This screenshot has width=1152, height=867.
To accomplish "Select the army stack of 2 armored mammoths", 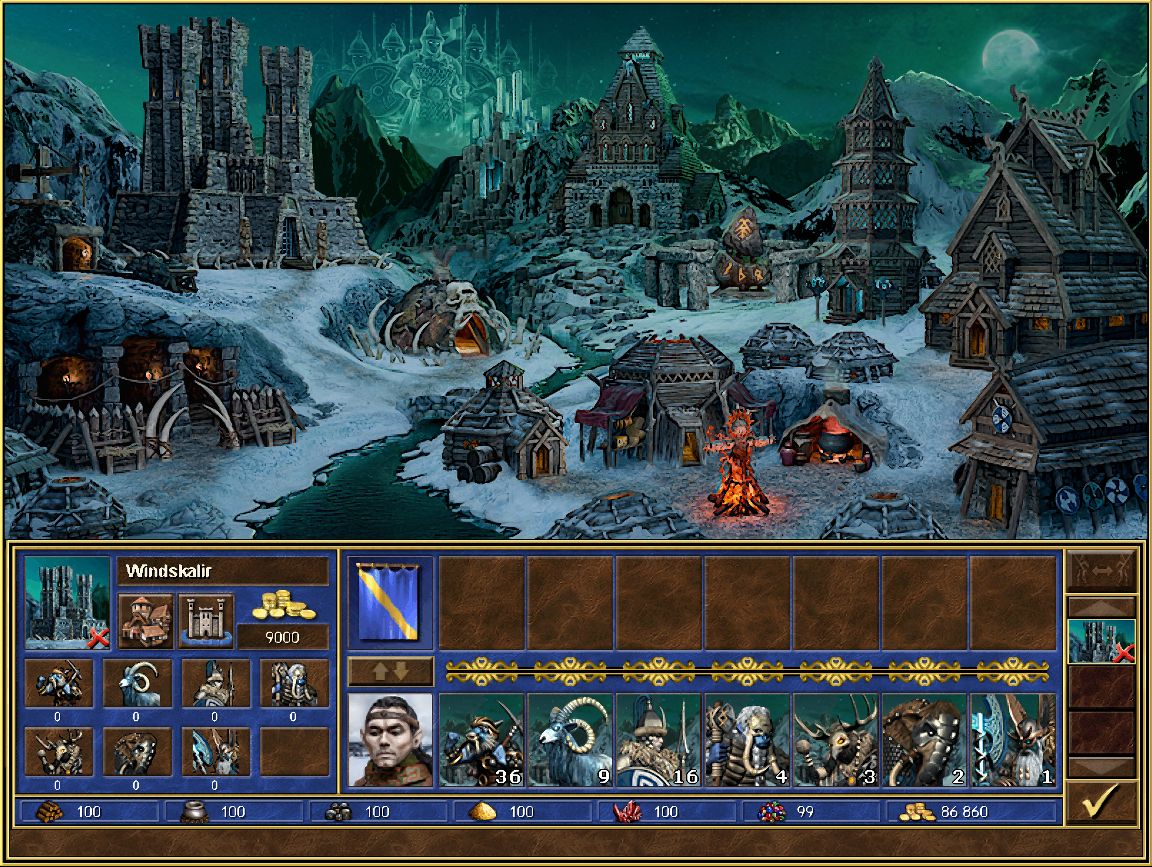I will click(x=924, y=740).
